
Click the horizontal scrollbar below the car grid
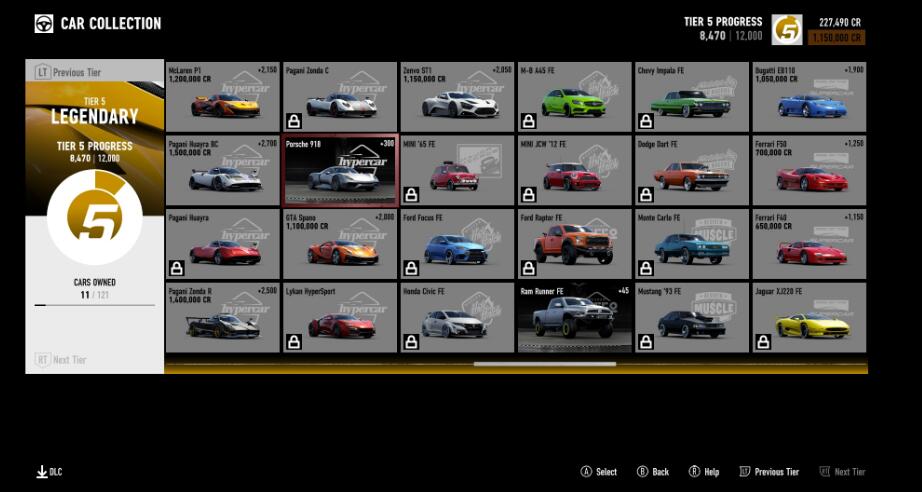click(x=544, y=364)
